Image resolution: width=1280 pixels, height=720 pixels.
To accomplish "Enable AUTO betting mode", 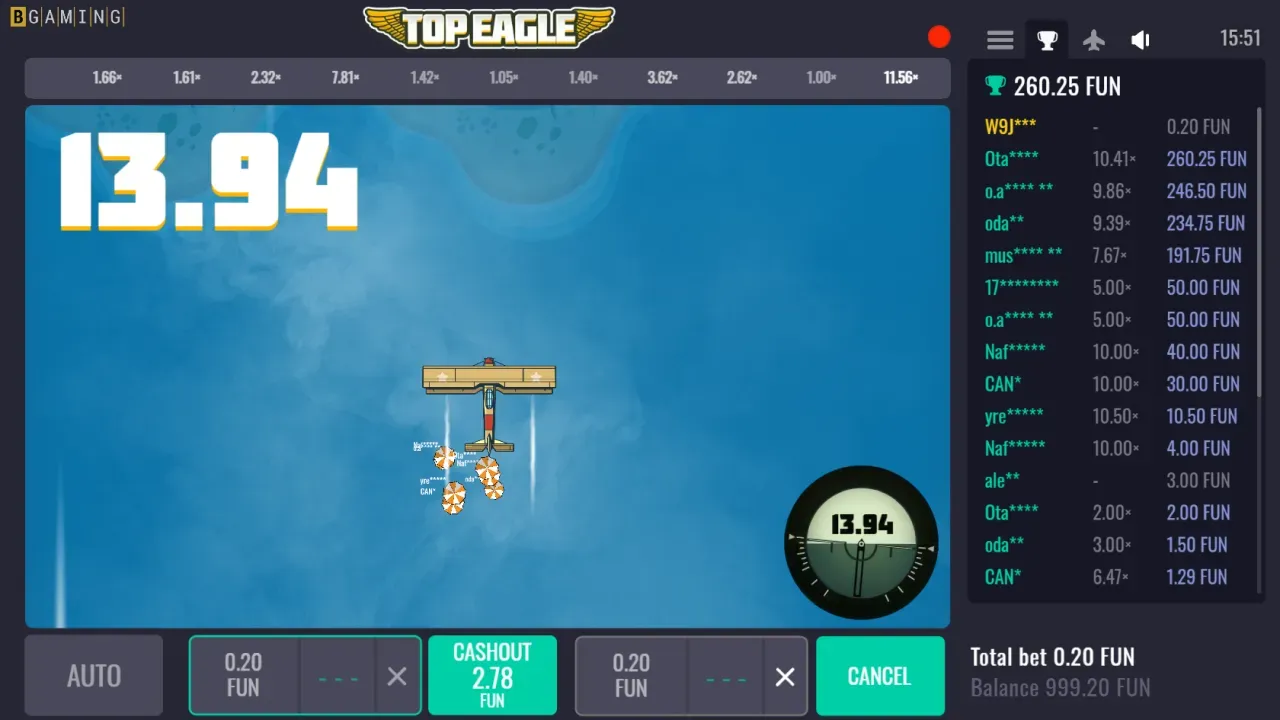I will [x=93, y=675].
